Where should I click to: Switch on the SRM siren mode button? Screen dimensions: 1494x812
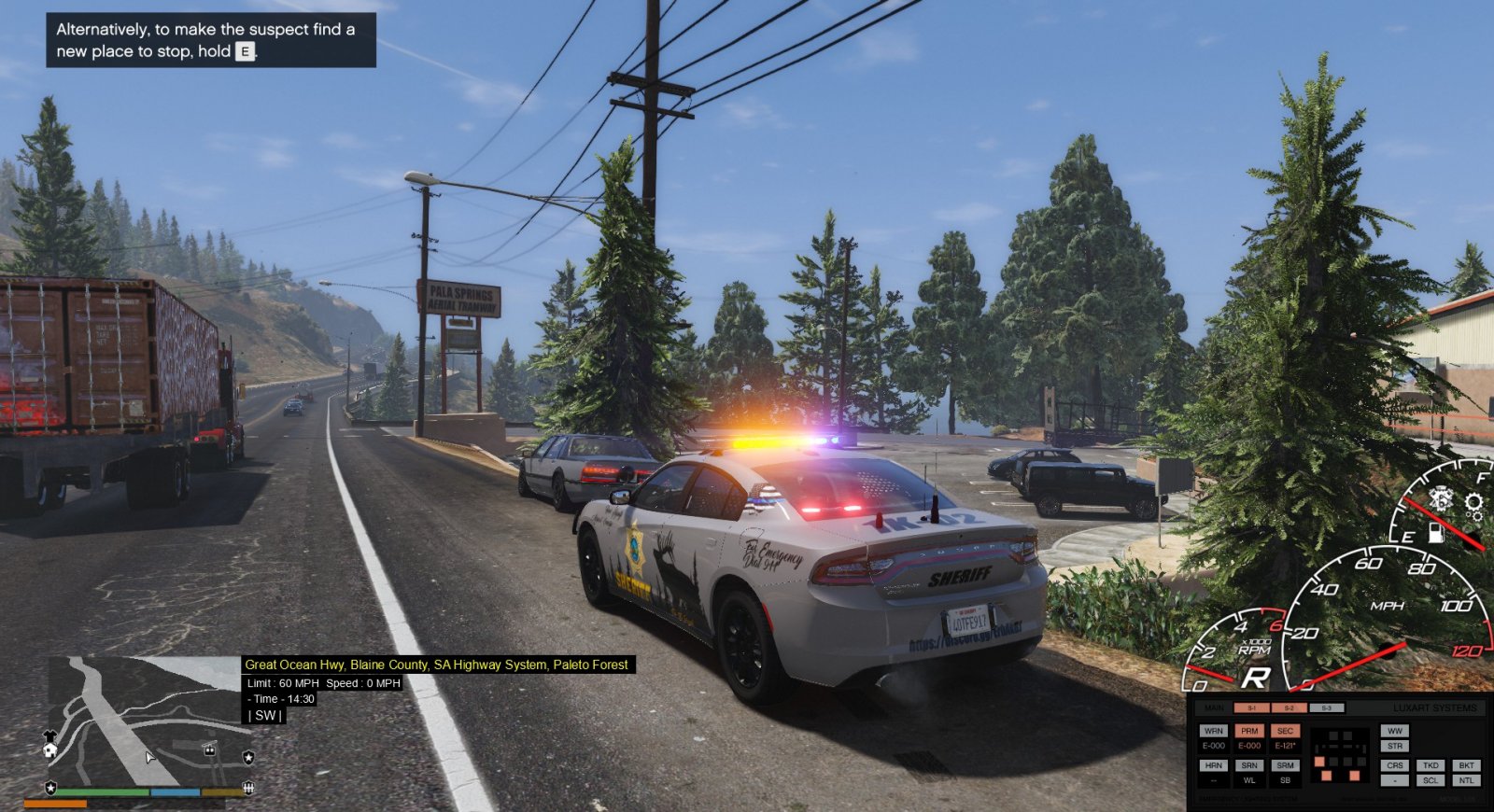1285,765
